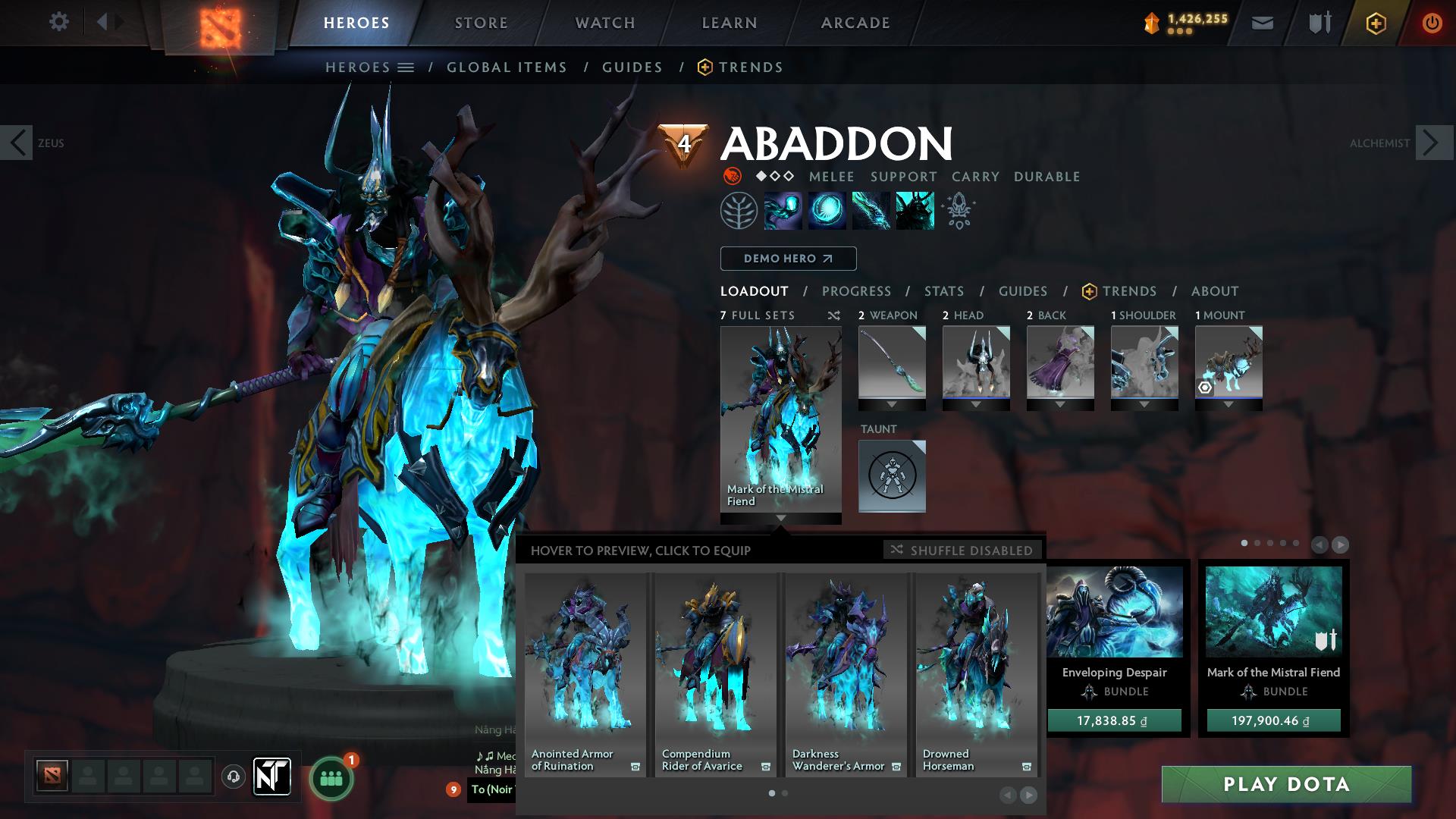Click the power/logout icon top right
The width and height of the screenshot is (1456, 819).
[x=1432, y=22]
